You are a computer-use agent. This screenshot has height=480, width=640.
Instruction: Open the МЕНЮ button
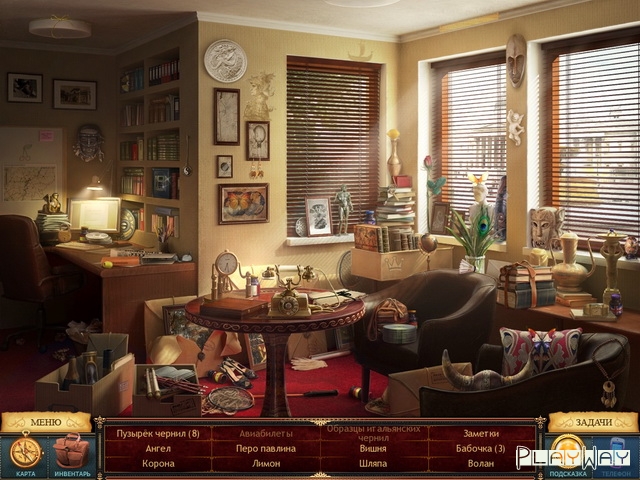46,422
